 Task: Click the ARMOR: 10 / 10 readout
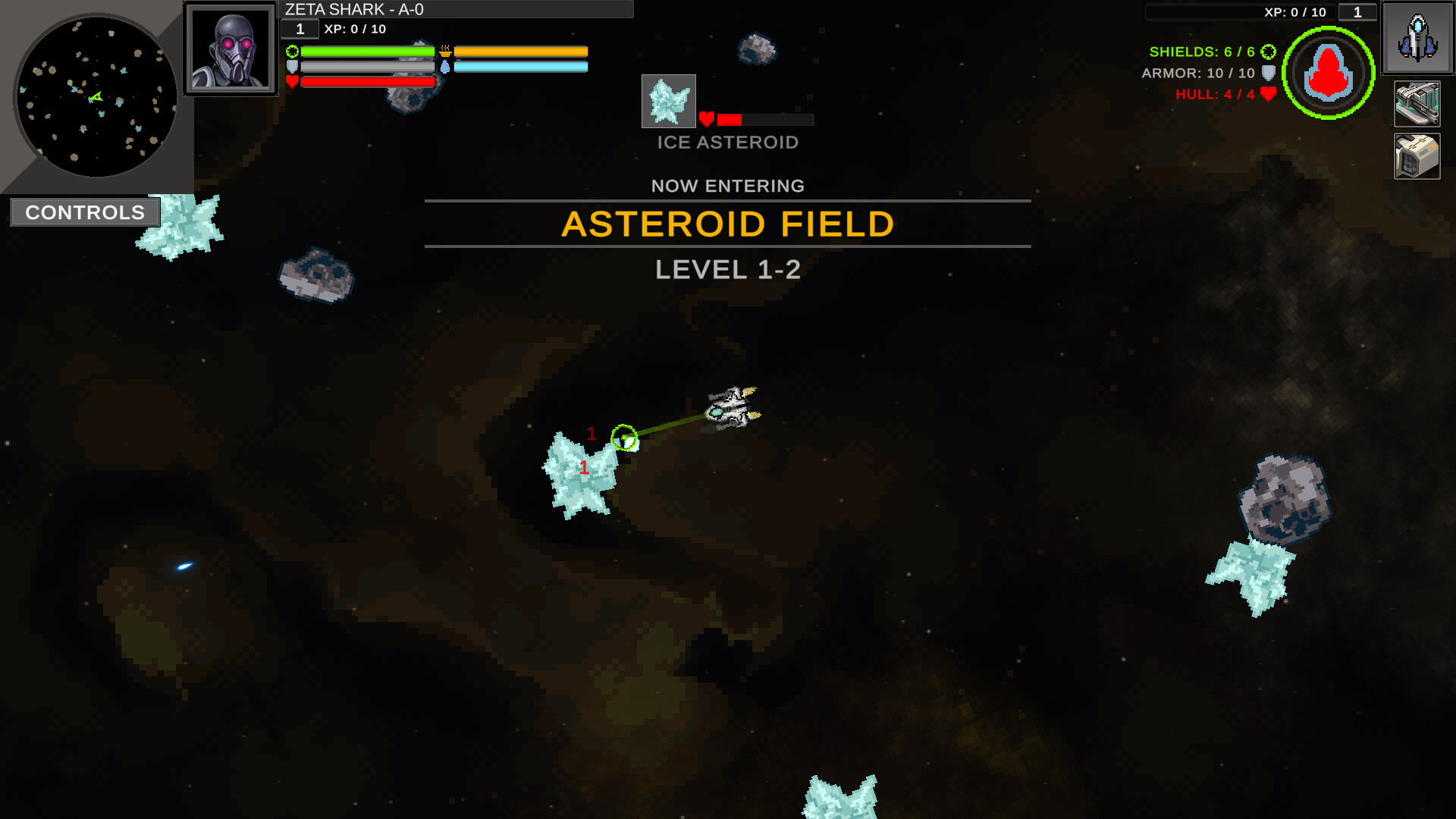pos(1197,74)
